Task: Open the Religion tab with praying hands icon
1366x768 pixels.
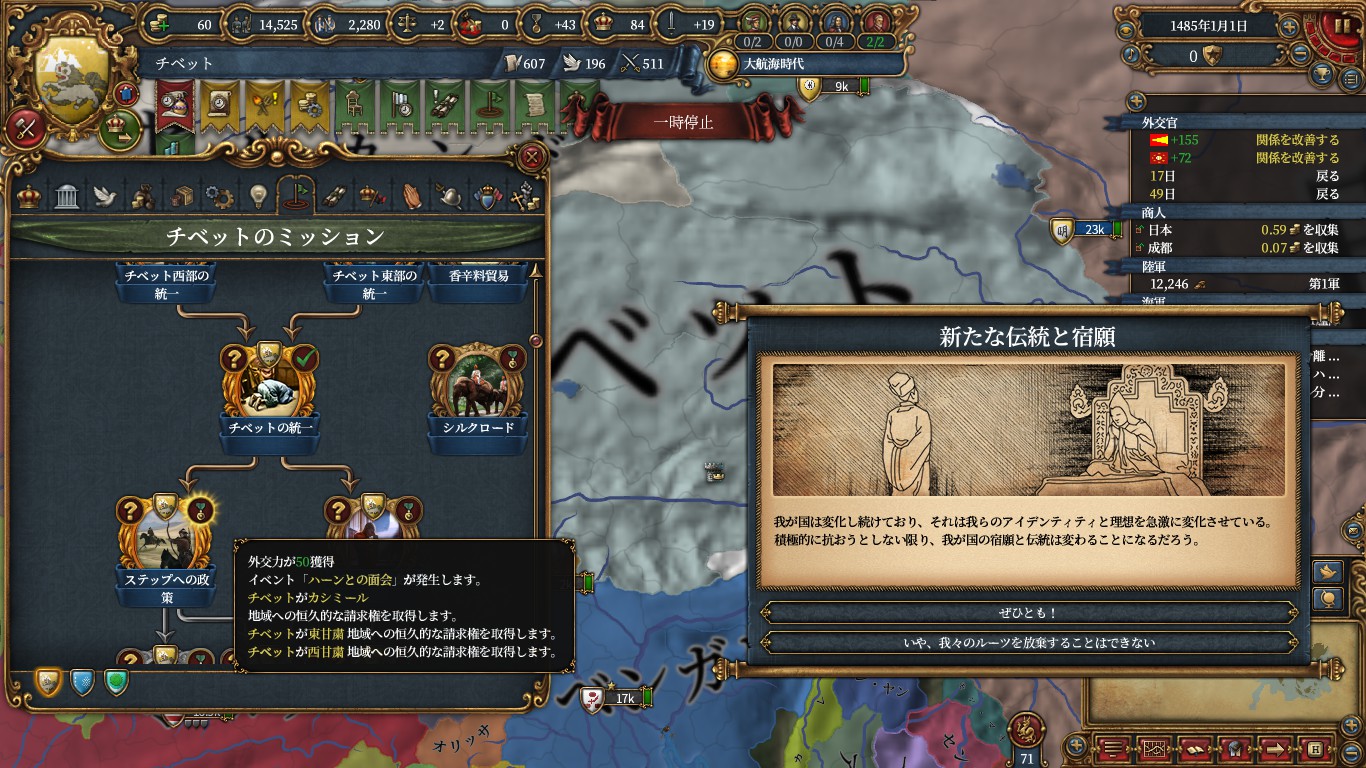Action: pos(415,195)
